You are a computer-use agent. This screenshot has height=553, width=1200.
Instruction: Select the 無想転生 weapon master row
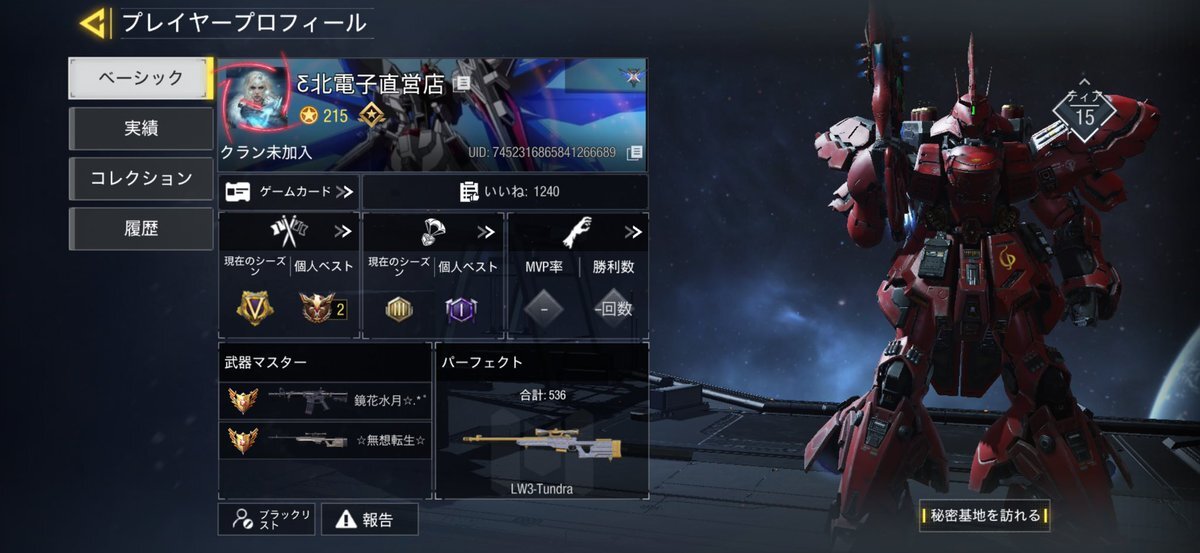tap(325, 440)
